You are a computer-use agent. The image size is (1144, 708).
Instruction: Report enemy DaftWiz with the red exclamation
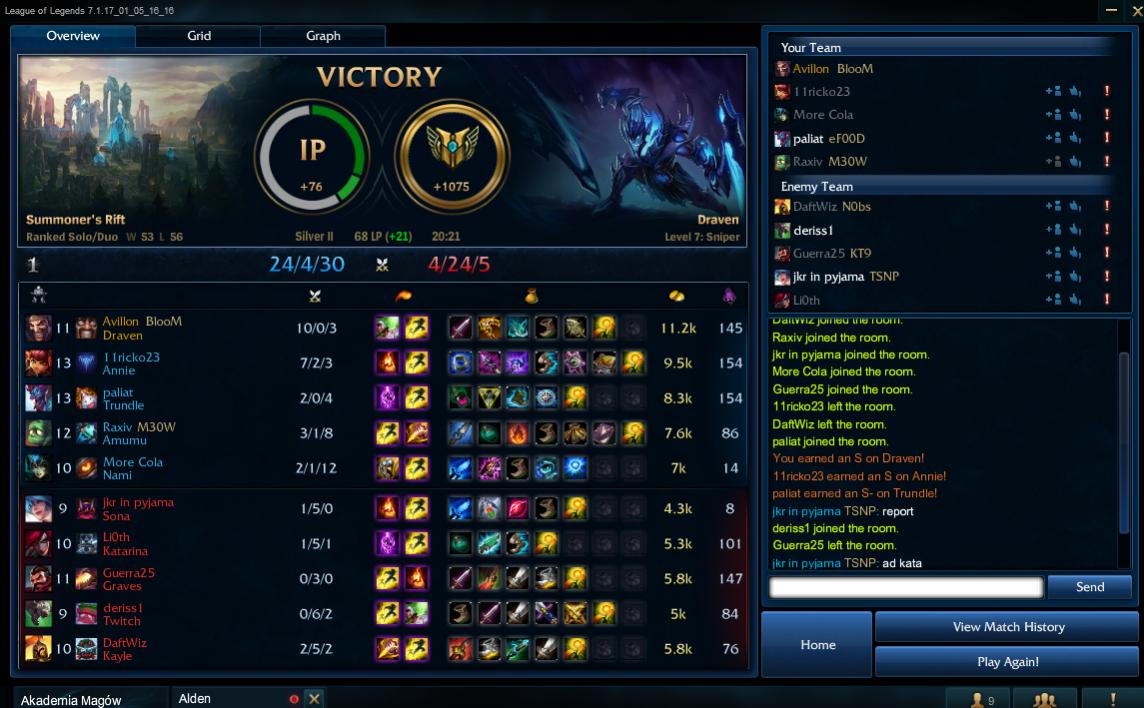pos(1107,207)
